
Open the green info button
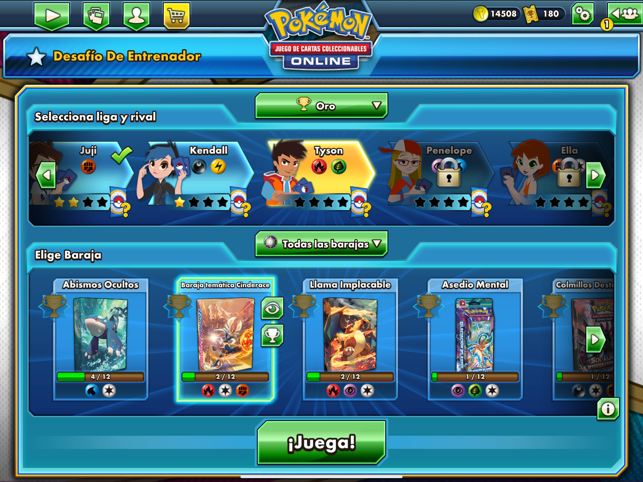tap(607, 409)
